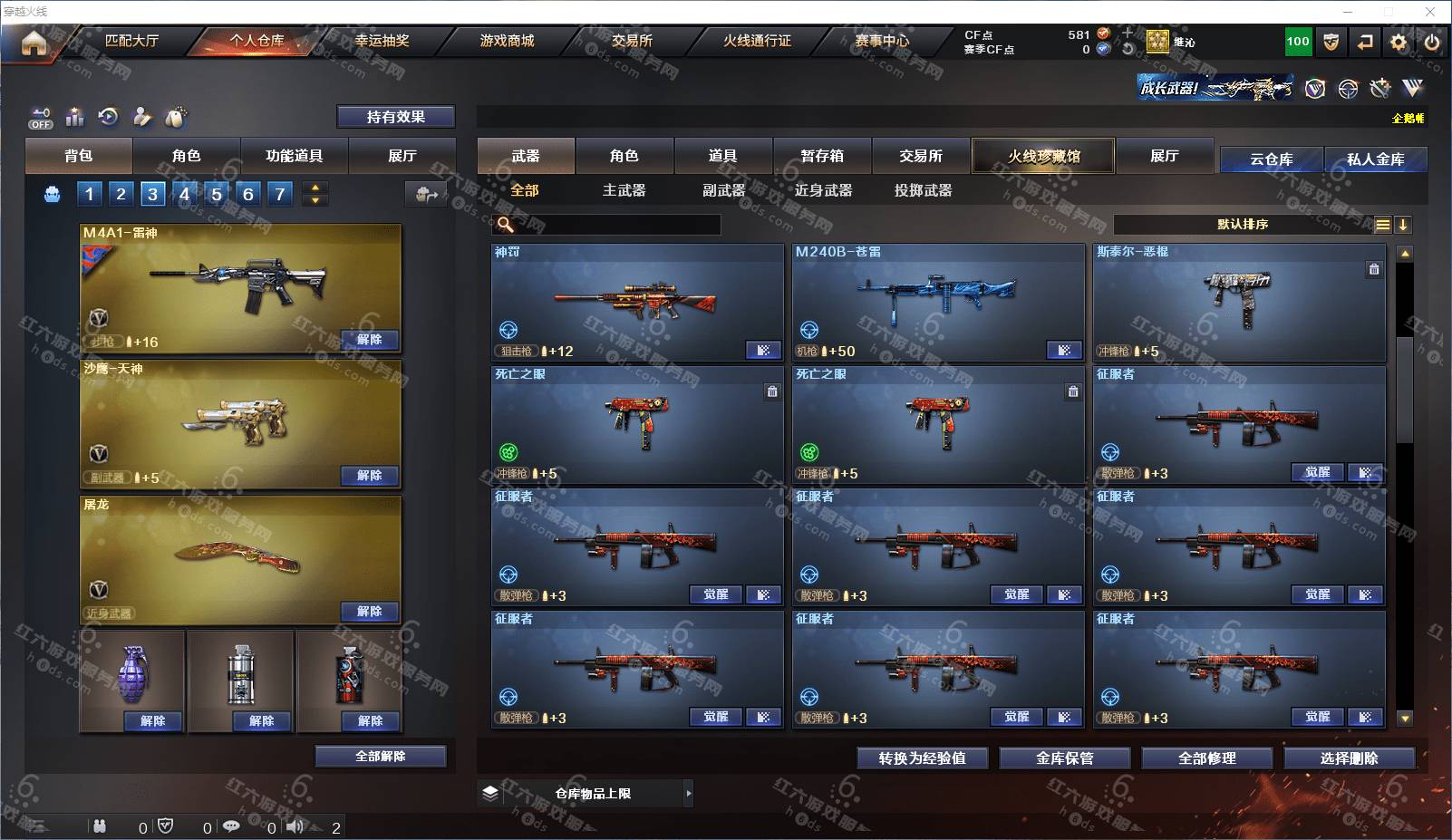Select the M240B-苍雷 machine gun item

pos(937,301)
